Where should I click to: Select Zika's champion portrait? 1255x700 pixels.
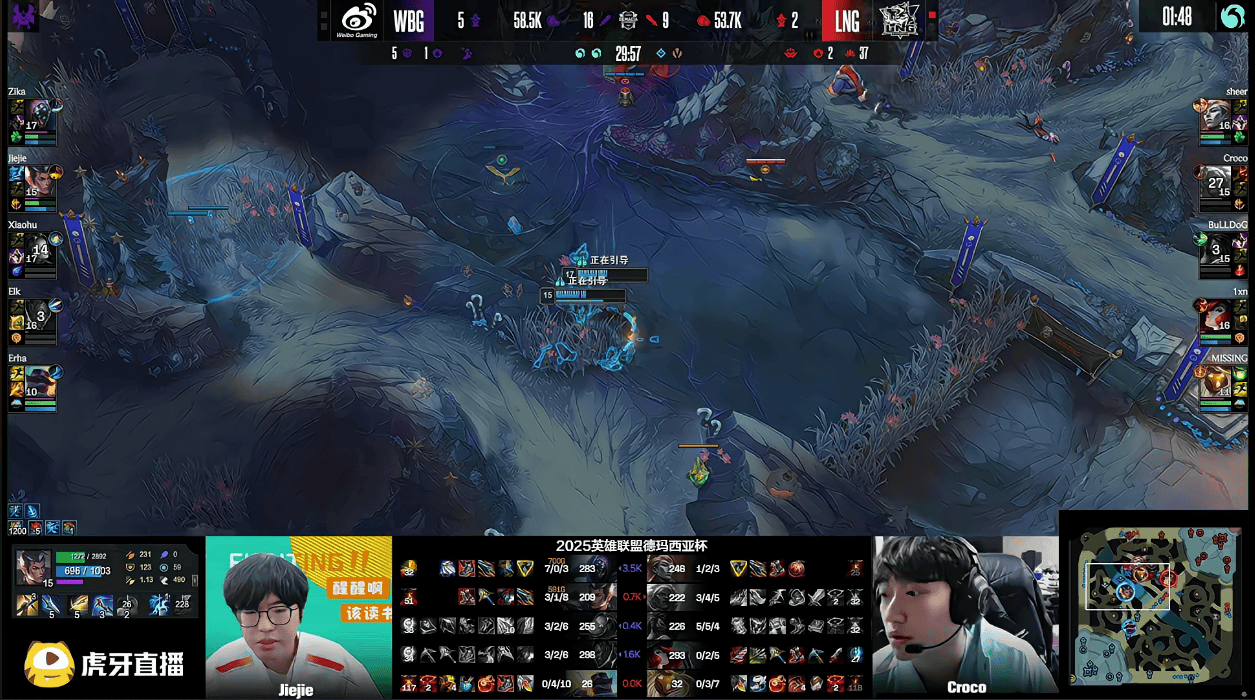tap(38, 114)
